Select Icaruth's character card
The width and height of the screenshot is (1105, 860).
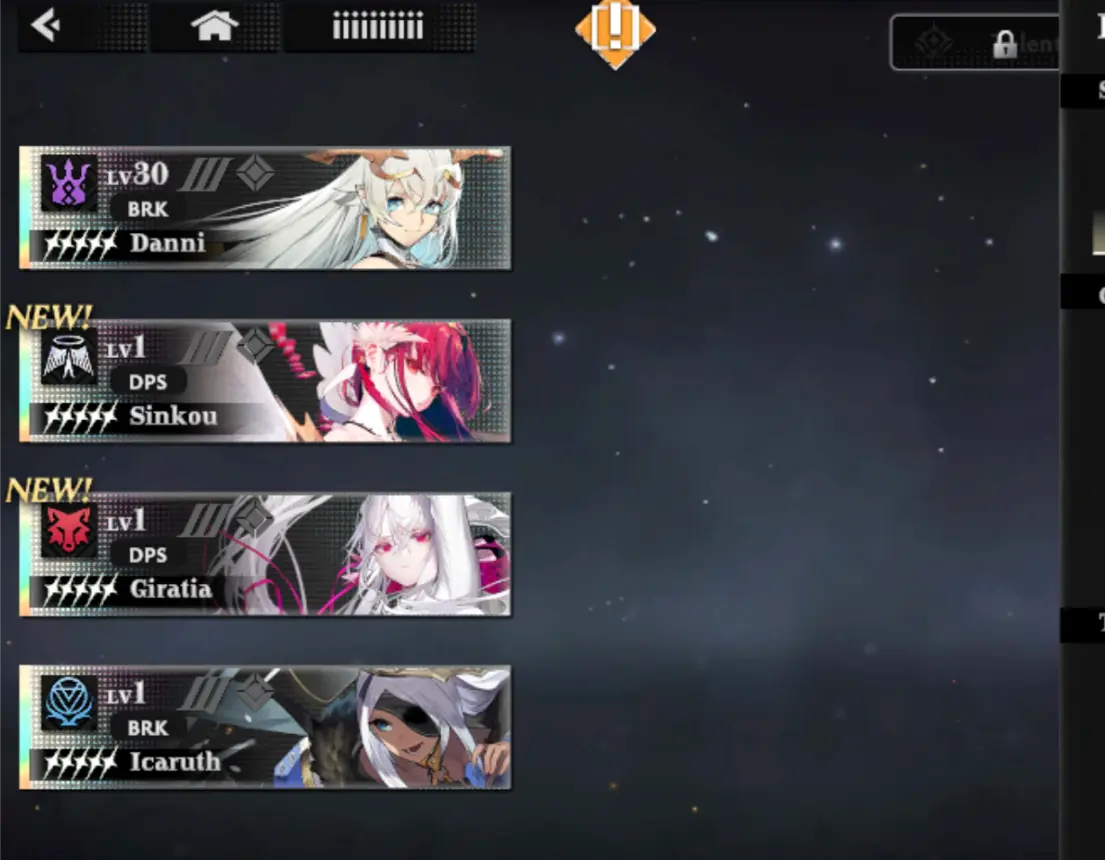pyautogui.click(x=266, y=727)
